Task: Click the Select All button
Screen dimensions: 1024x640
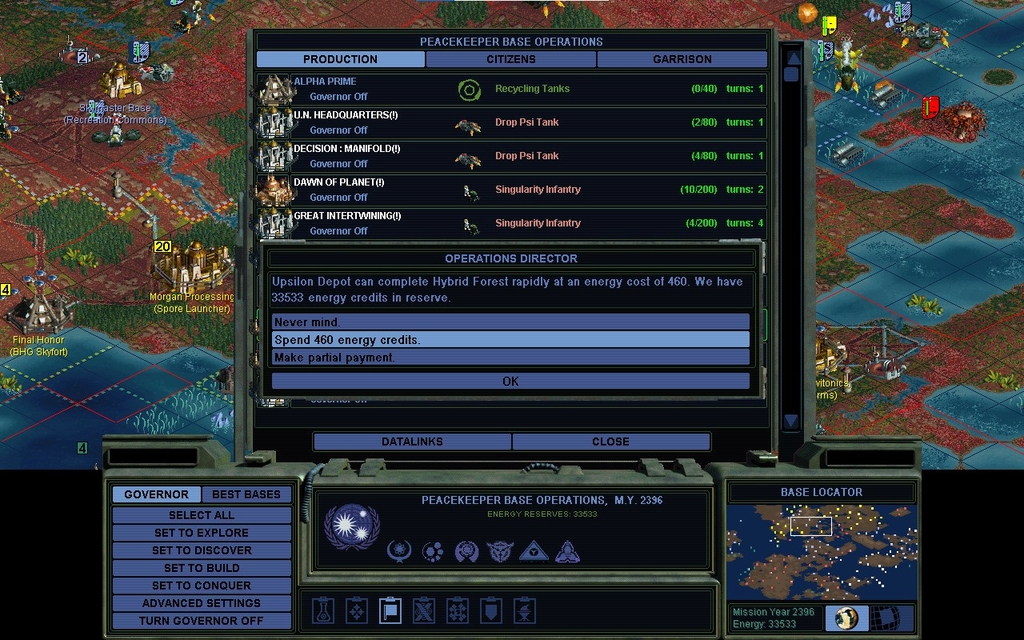Action: tap(201, 515)
